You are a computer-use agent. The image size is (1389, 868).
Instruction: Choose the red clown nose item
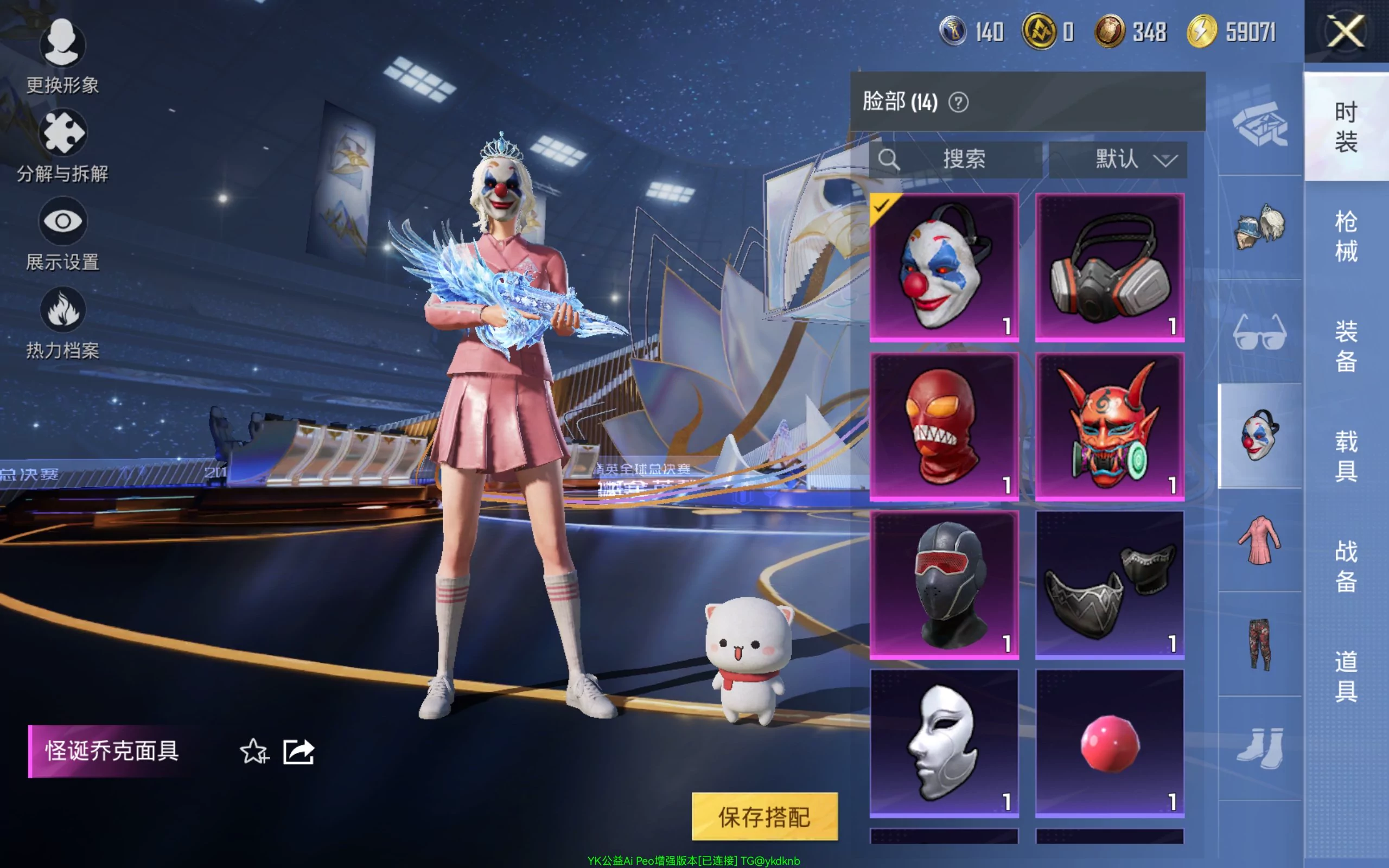[x=1110, y=743]
